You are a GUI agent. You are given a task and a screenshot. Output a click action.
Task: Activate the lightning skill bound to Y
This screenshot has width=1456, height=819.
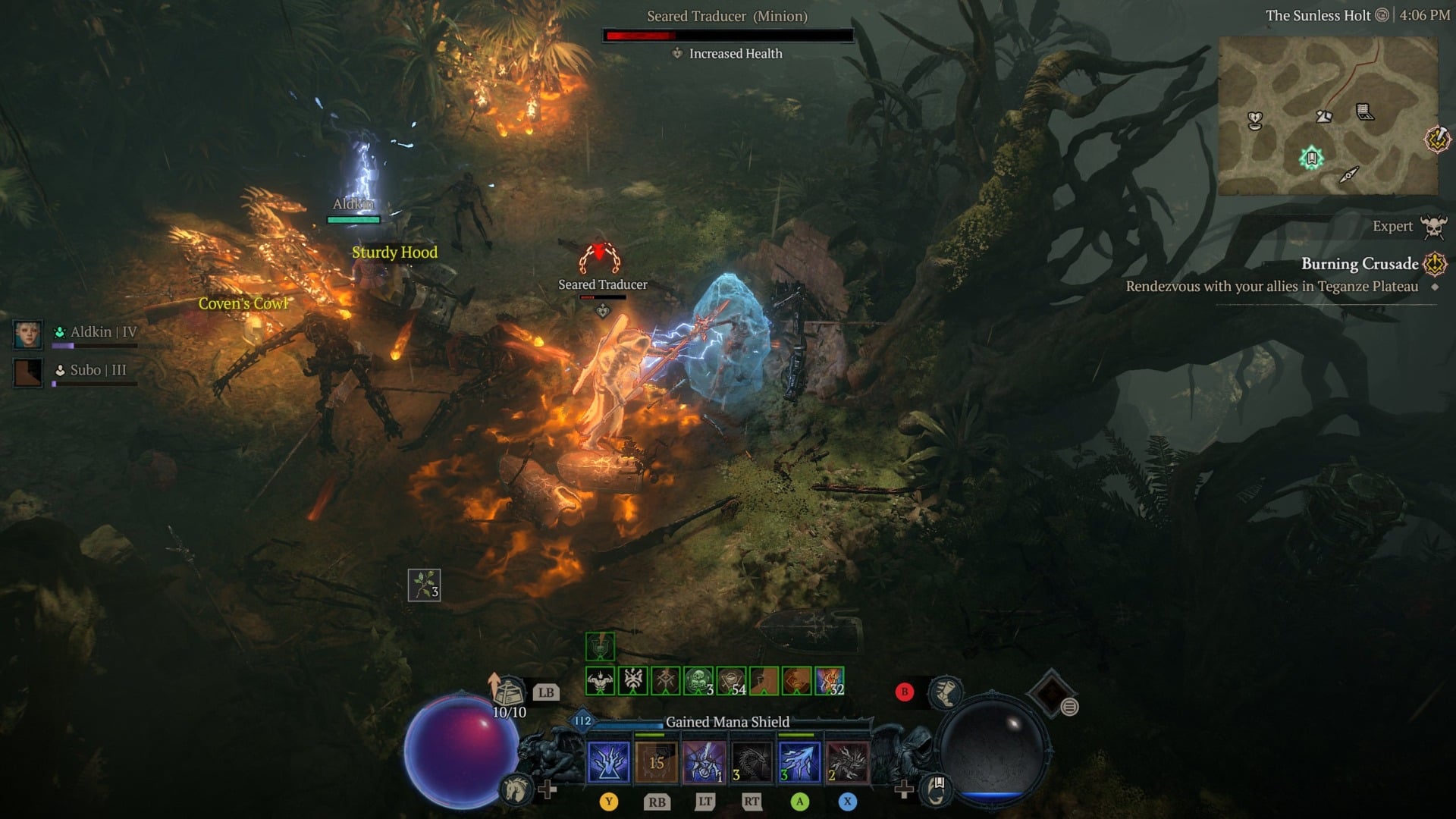[607, 761]
